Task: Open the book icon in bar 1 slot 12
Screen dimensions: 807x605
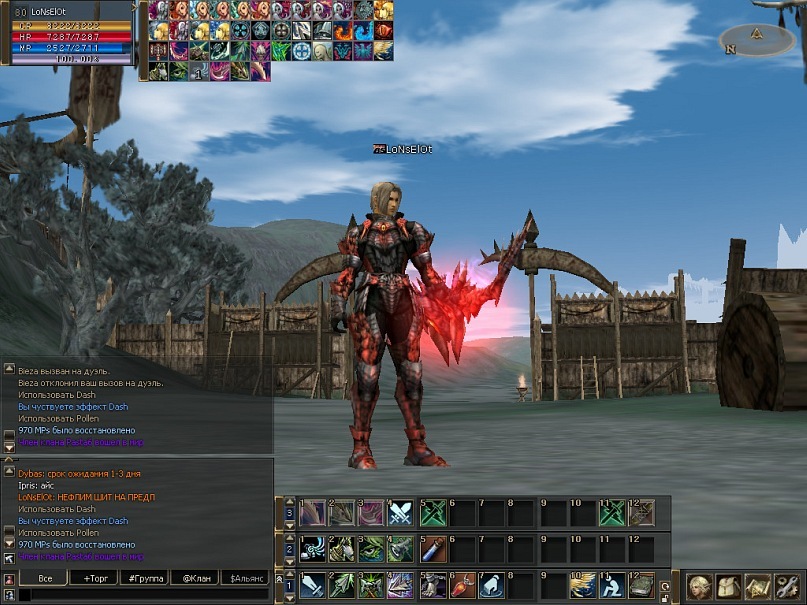Action: click(641, 585)
